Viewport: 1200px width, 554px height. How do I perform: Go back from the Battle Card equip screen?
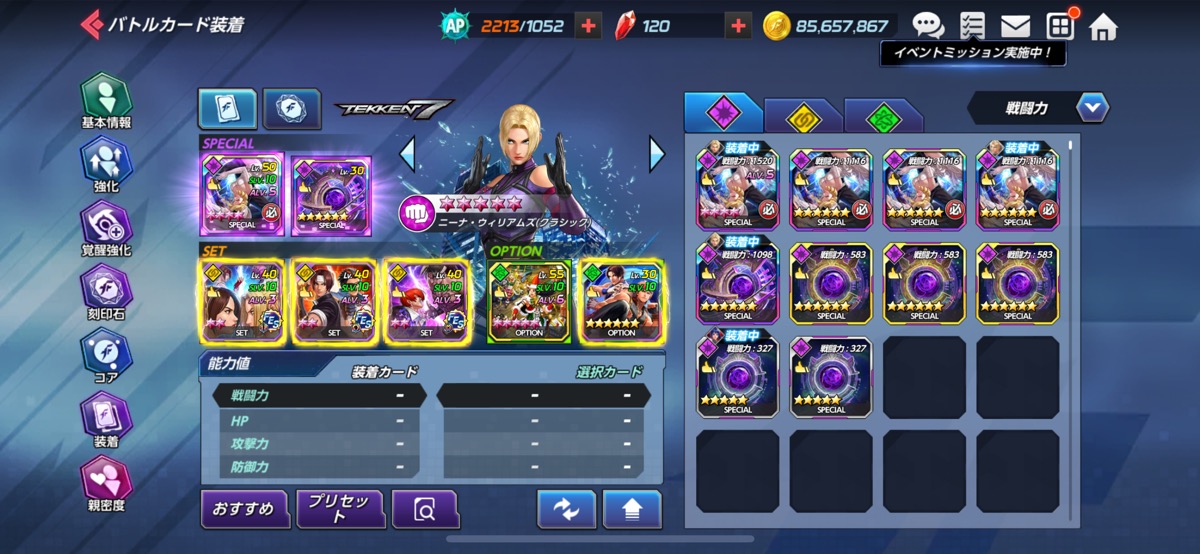click(91, 24)
